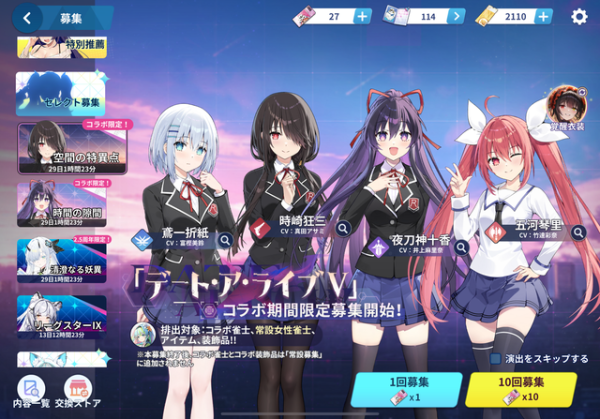Image resolution: width=600 pixels, height=419 pixels.
Task: Open the 114 ticket currency details
Action: point(456,16)
